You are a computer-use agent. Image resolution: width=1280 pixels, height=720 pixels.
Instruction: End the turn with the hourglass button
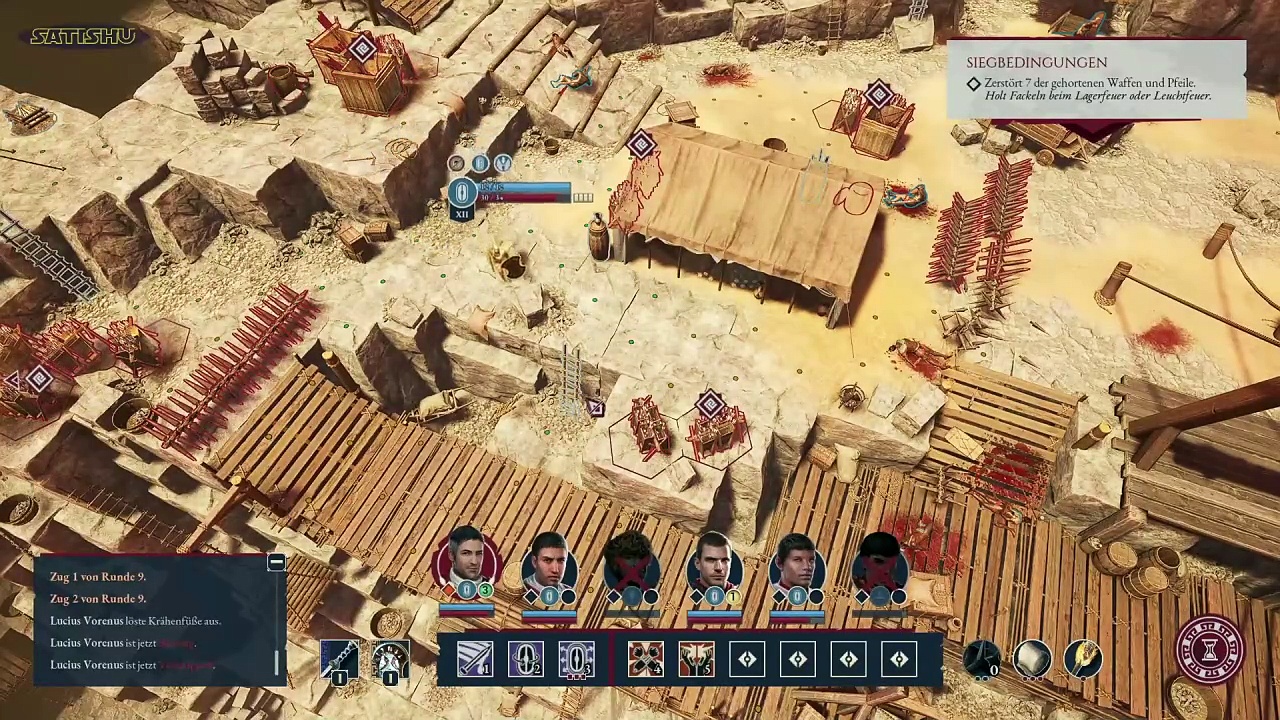[x=1210, y=650]
